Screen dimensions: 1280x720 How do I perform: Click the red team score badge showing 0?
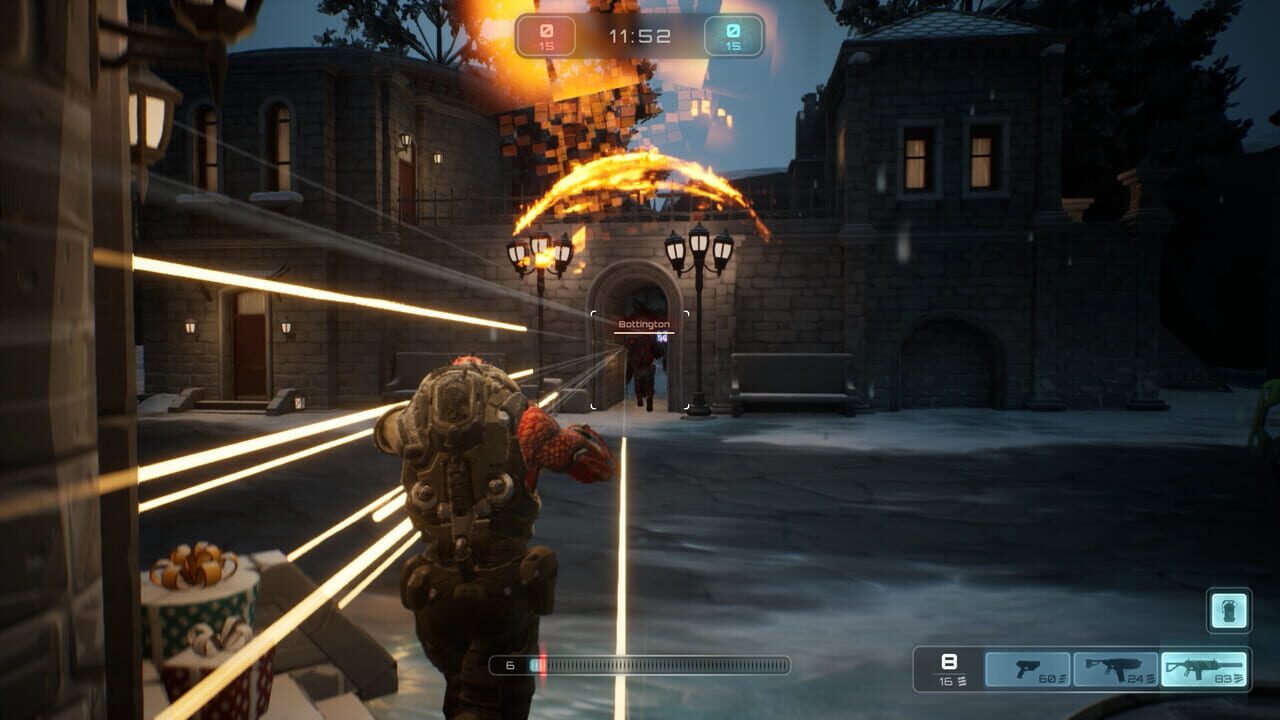[545, 31]
